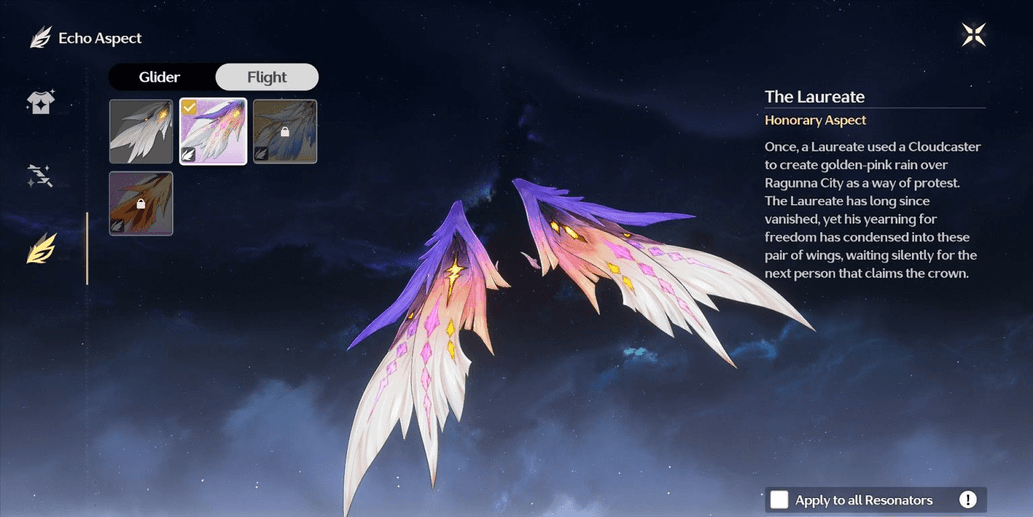Choose the locked dark blue wings thumbnail
This screenshot has height=517, width=1033.
click(285, 131)
